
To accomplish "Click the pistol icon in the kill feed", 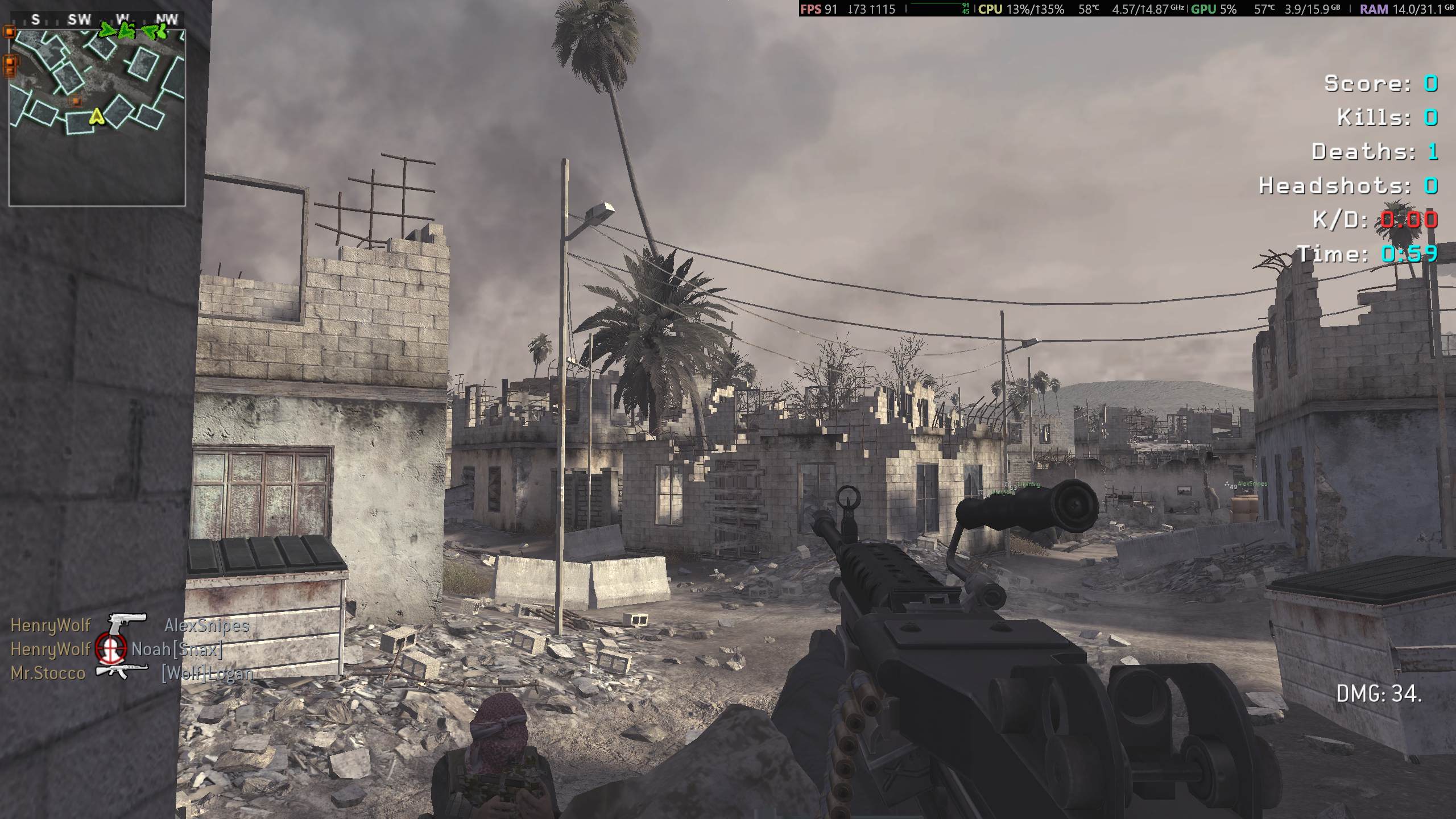I will pyautogui.click(x=127, y=624).
